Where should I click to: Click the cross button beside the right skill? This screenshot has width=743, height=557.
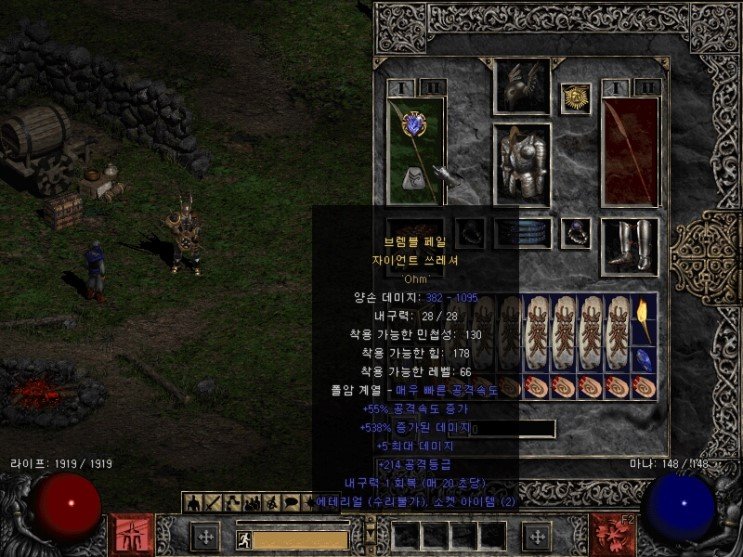(x=540, y=535)
